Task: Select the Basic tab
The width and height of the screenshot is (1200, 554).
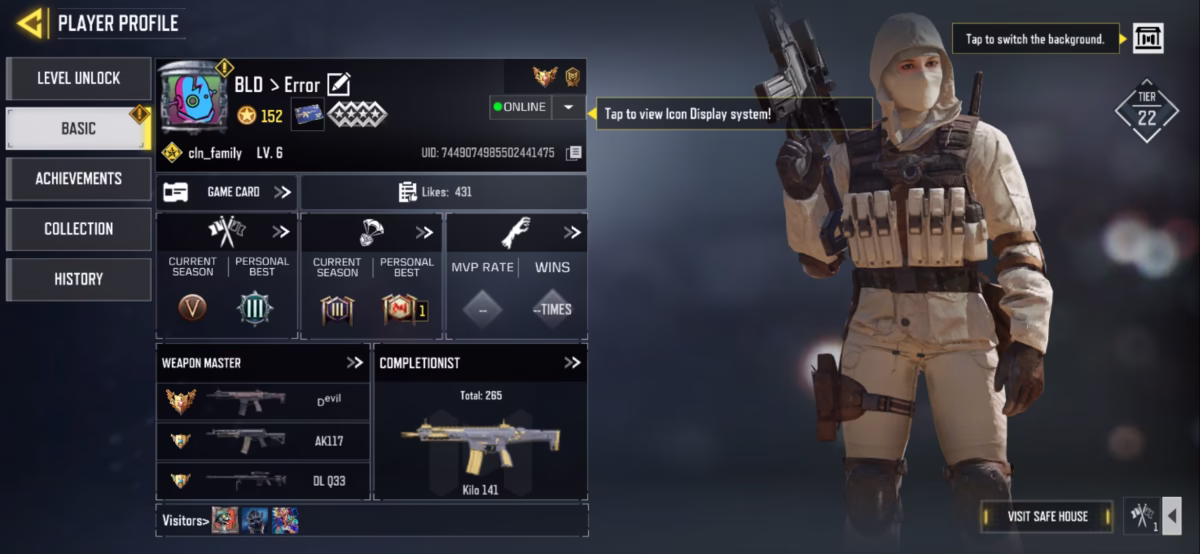Action: (x=78, y=128)
